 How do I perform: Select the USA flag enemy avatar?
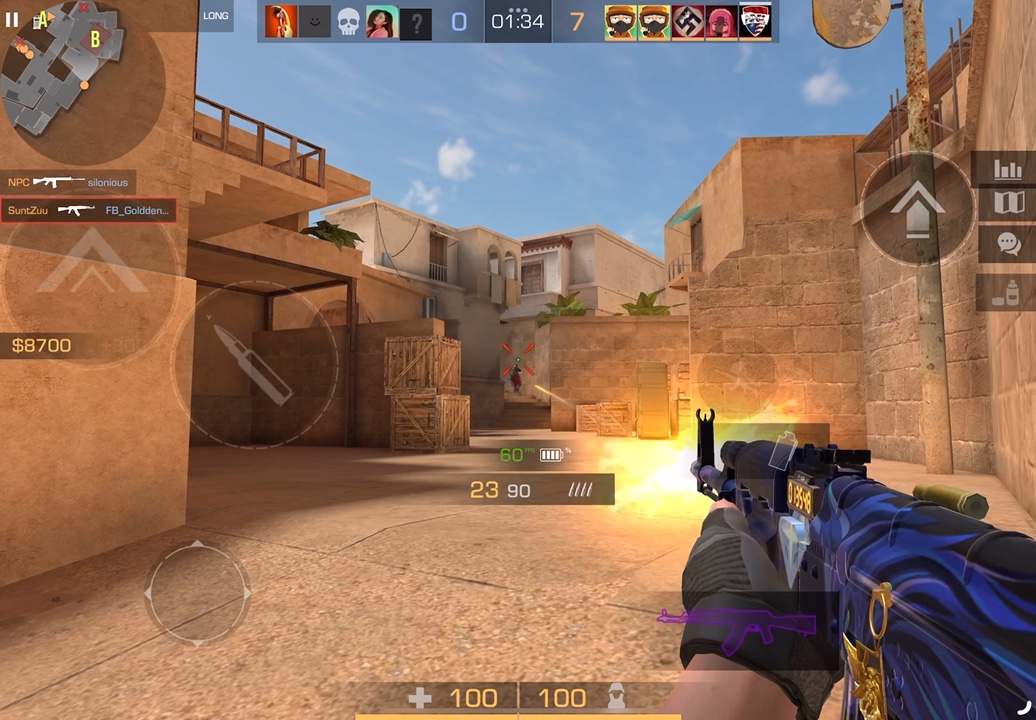tap(755, 21)
